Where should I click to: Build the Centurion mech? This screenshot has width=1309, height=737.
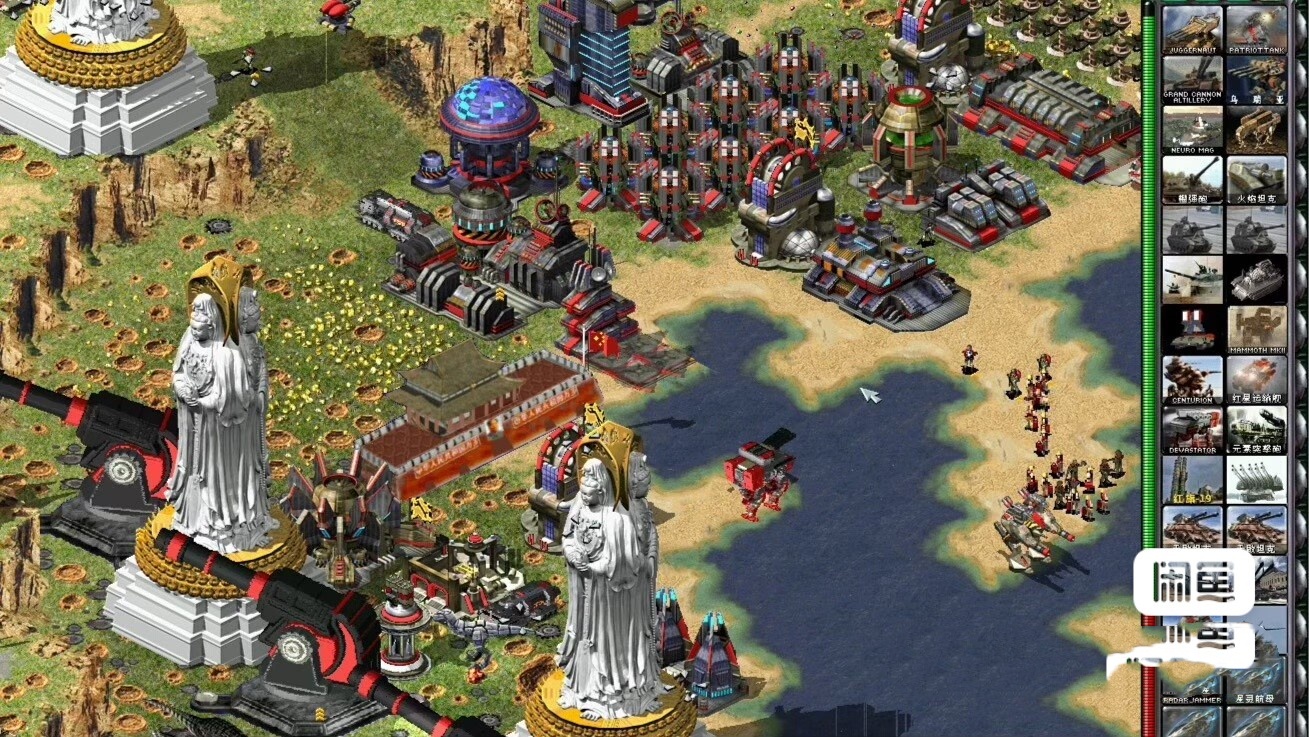(1192, 380)
